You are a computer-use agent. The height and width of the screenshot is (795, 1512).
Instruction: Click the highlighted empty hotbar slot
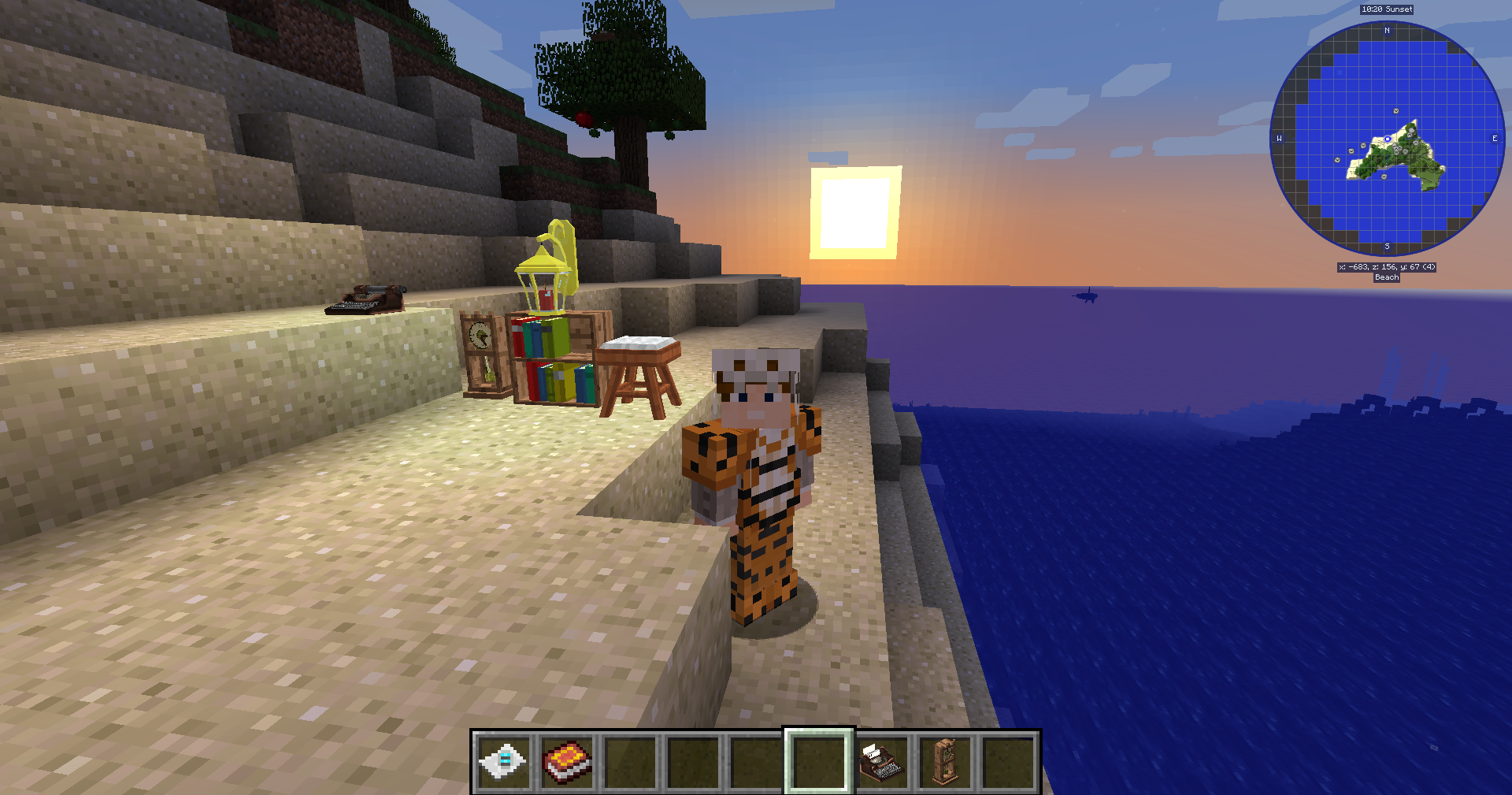pyautogui.click(x=819, y=762)
